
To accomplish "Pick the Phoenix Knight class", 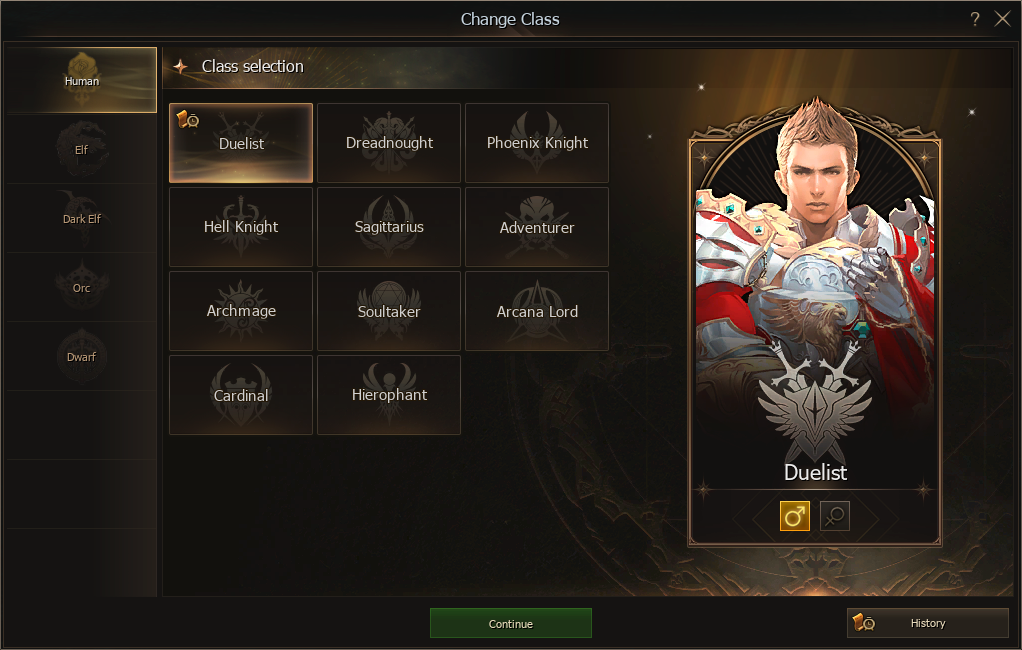I will [537, 143].
